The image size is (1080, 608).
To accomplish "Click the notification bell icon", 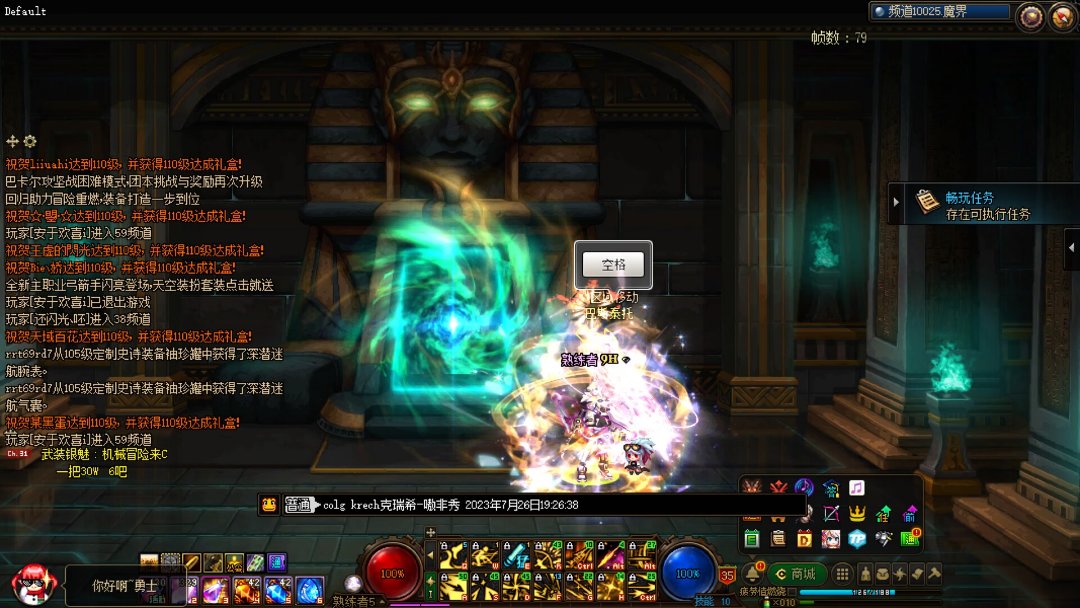I will tap(752, 573).
